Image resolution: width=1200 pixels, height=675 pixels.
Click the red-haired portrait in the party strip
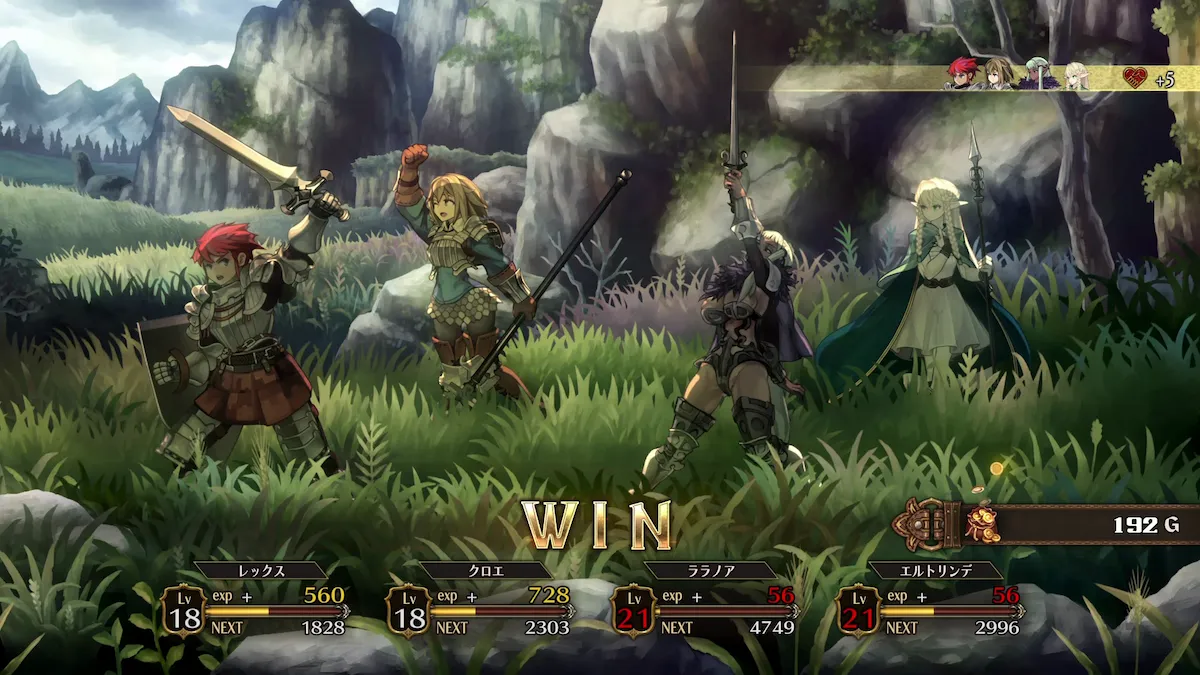click(x=963, y=75)
